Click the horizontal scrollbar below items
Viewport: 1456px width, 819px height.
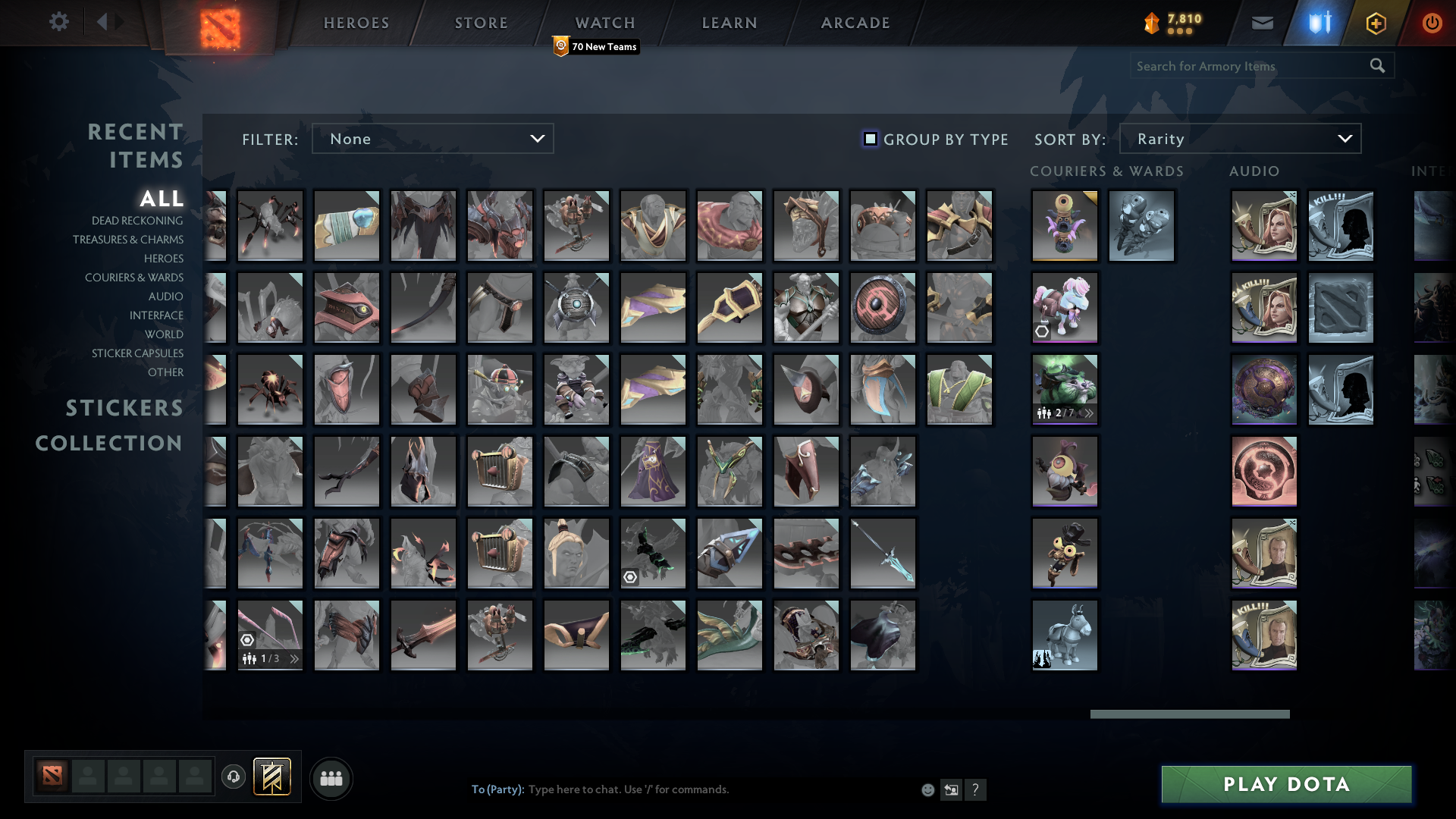(x=1189, y=714)
